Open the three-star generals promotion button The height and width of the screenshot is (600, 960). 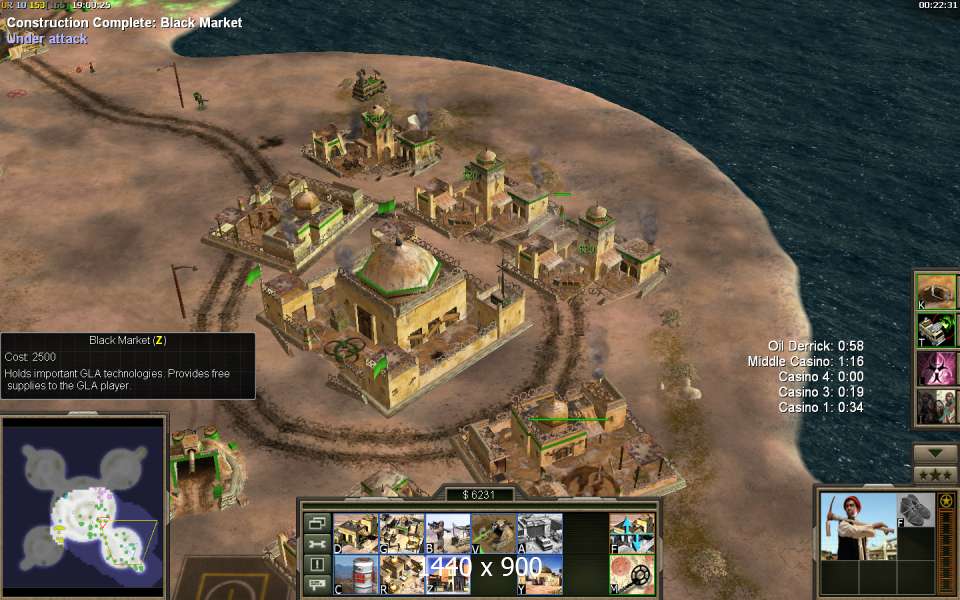pyautogui.click(x=936, y=475)
